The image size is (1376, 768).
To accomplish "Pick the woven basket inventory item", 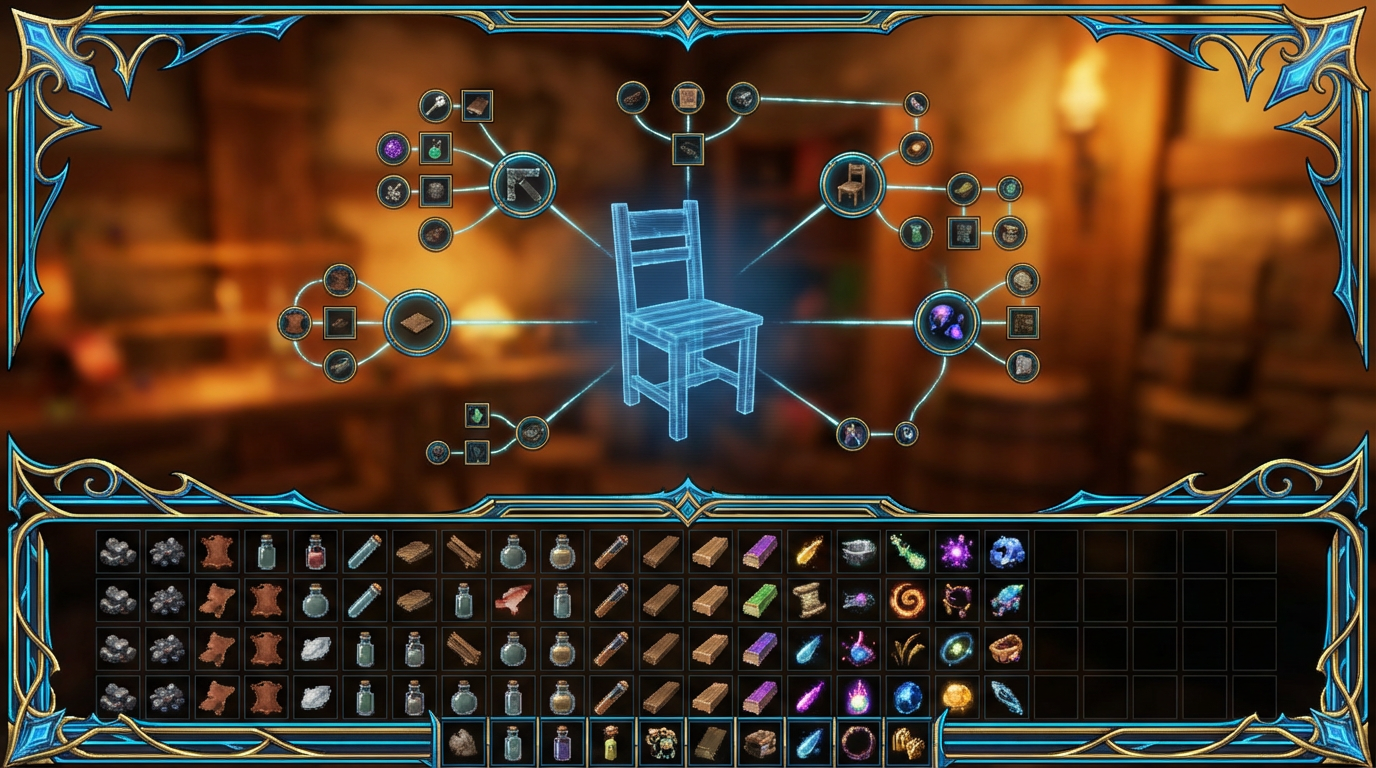I will pyautogui.click(x=1006, y=648).
